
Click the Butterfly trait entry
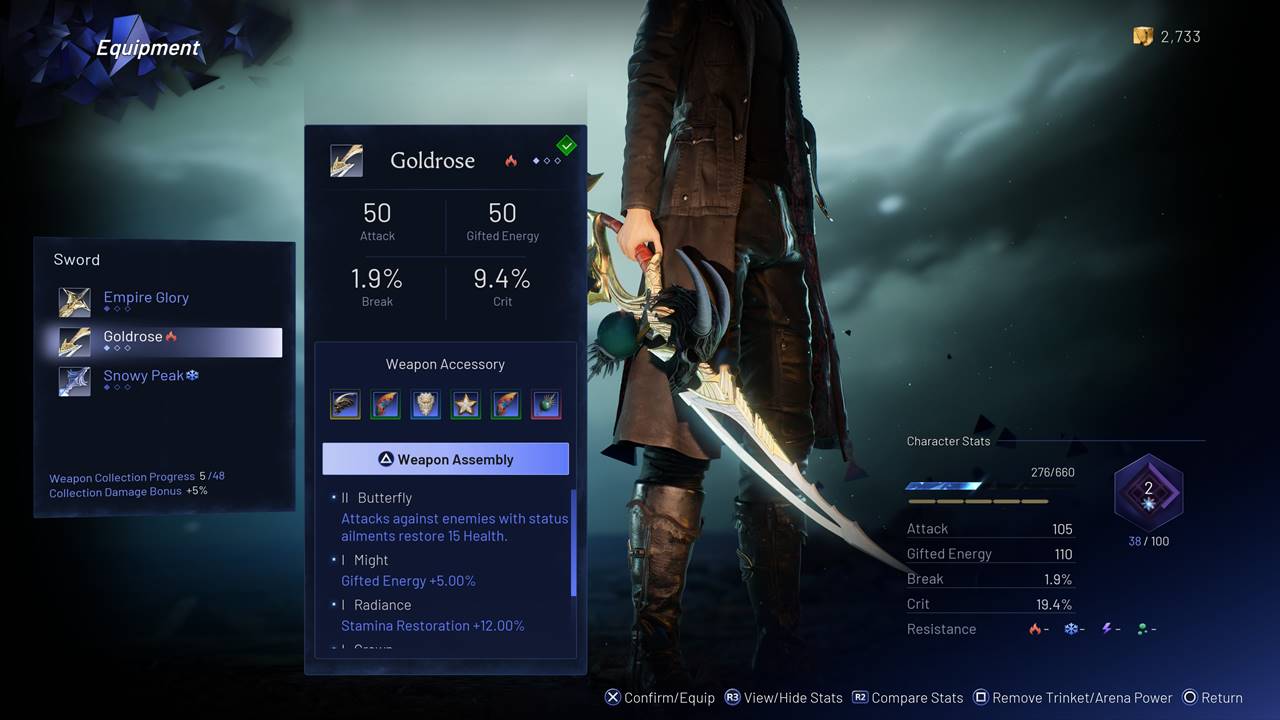[x=384, y=498]
